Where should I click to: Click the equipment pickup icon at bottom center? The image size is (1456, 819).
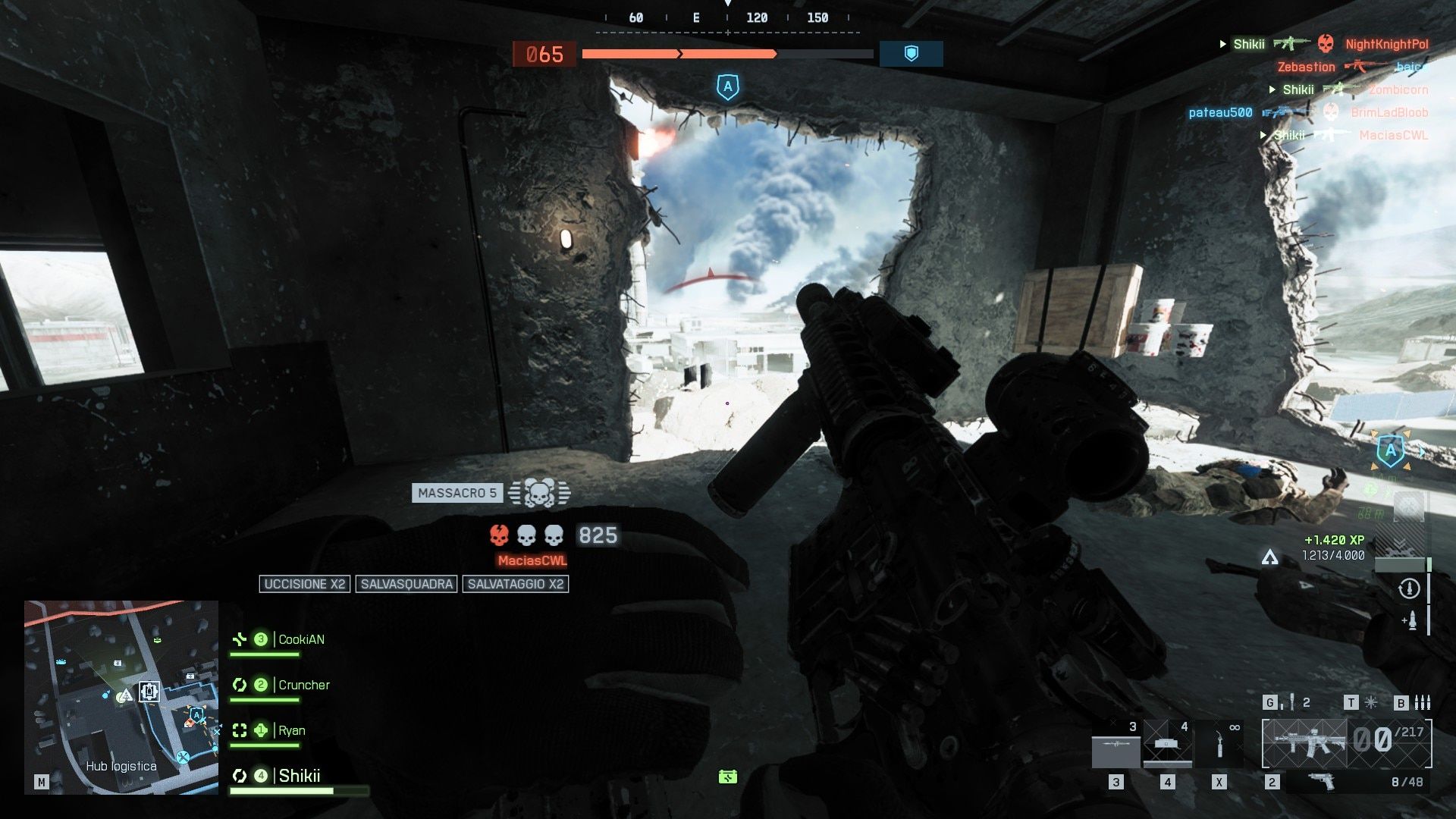[x=726, y=777]
